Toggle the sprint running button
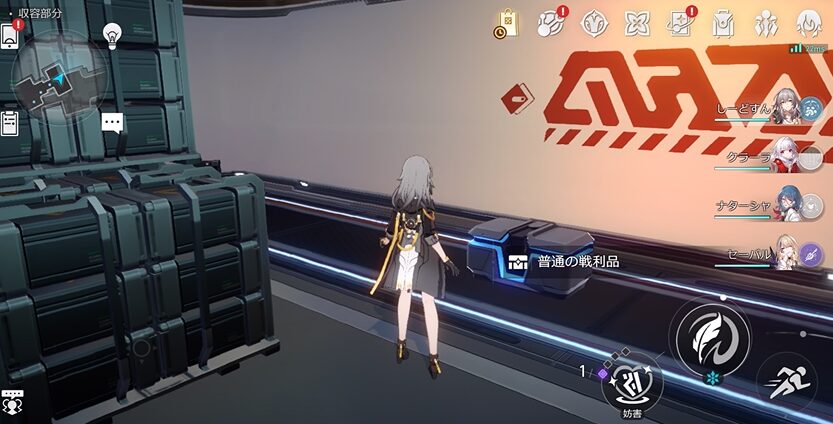 point(786,381)
